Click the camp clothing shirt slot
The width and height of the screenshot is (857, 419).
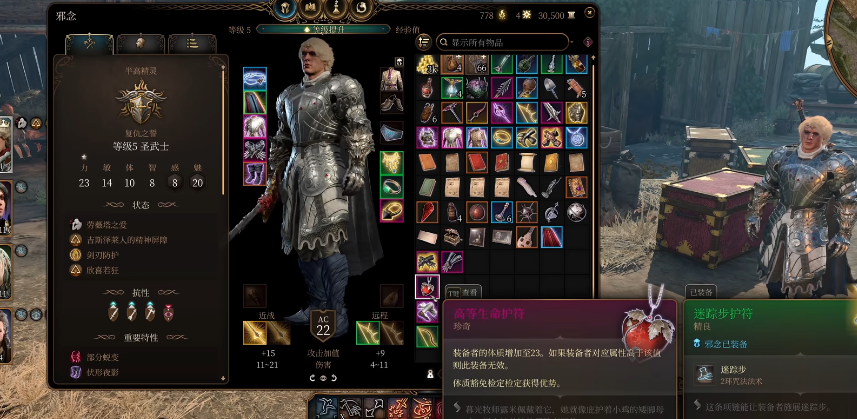pyautogui.click(x=392, y=77)
